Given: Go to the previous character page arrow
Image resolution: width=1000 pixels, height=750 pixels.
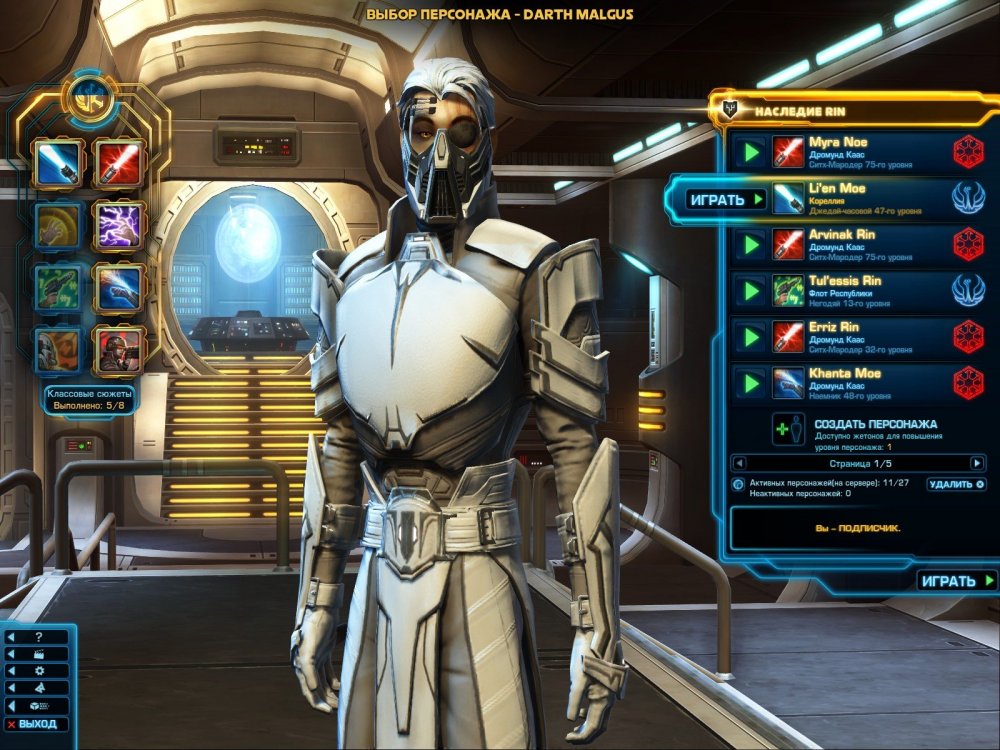Looking at the screenshot, I should [739, 463].
